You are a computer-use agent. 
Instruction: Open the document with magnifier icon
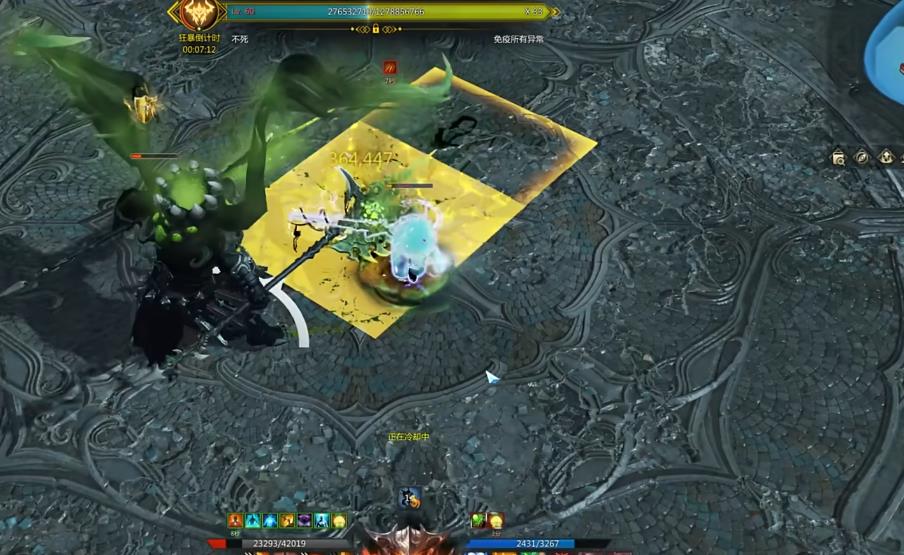[x=839, y=157]
